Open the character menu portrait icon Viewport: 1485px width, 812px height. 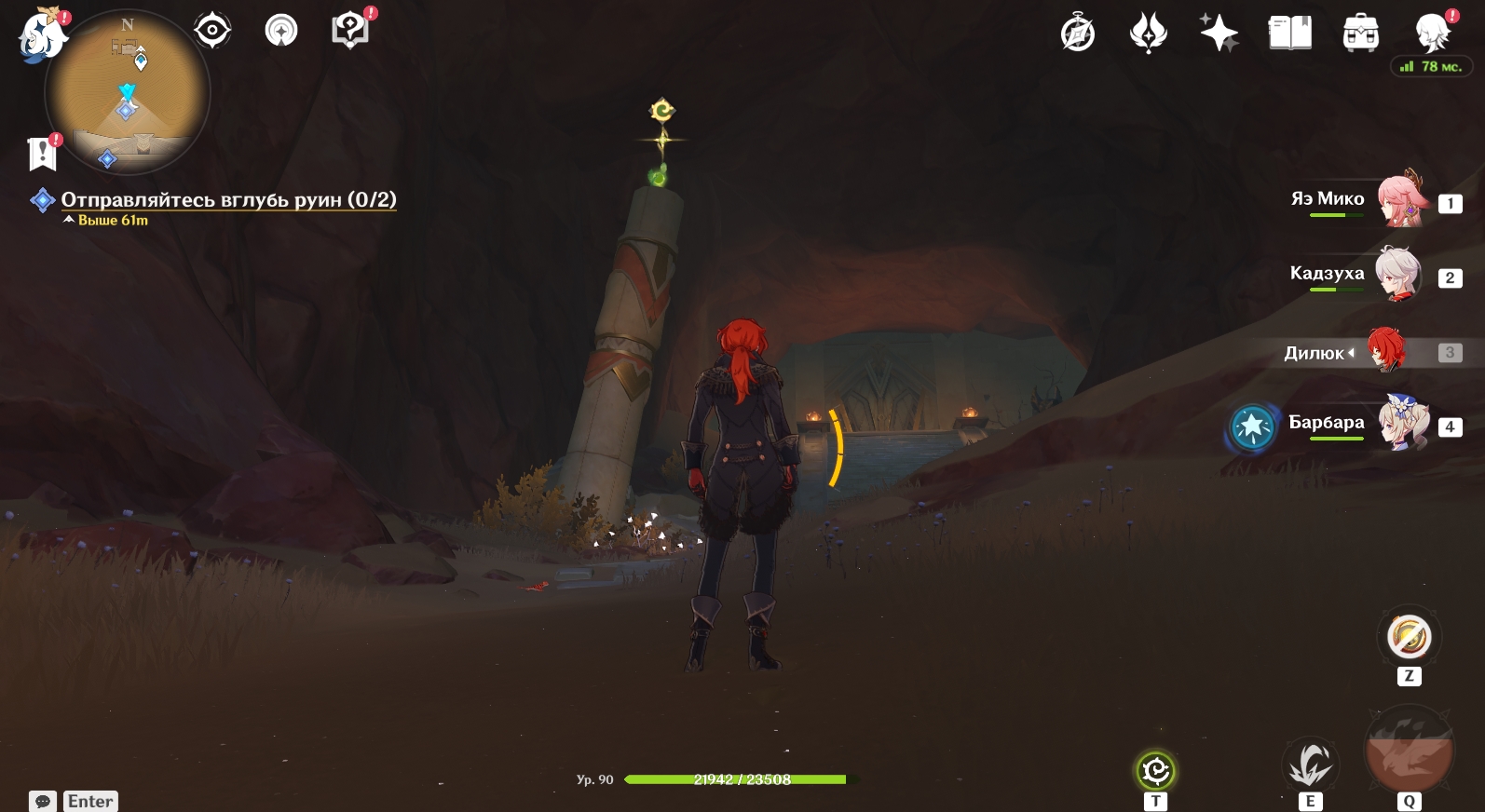point(1431,34)
